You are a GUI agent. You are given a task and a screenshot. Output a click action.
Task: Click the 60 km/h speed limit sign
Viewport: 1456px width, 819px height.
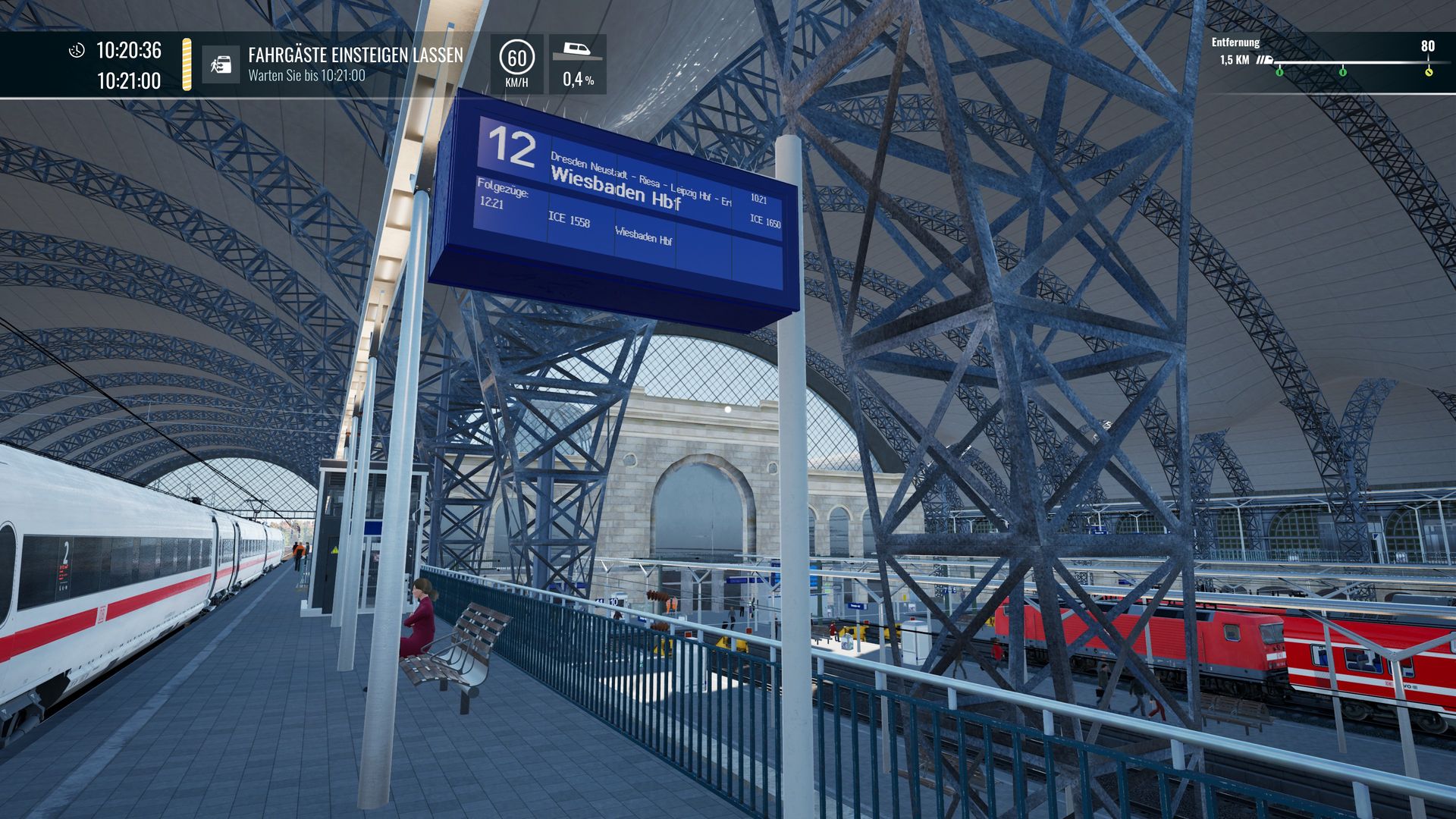[x=516, y=58]
